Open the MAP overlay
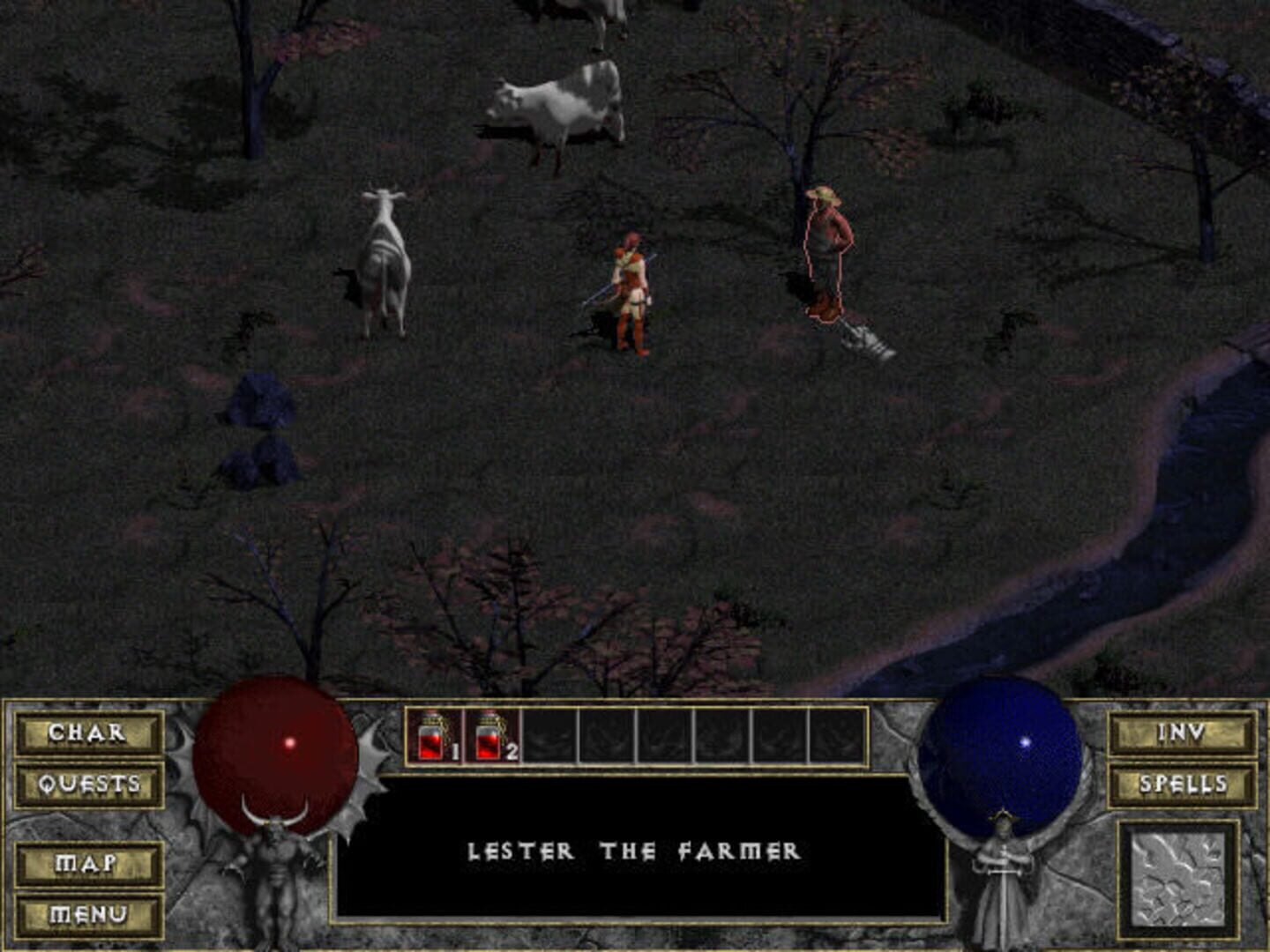The height and width of the screenshot is (952, 1270). (x=86, y=866)
